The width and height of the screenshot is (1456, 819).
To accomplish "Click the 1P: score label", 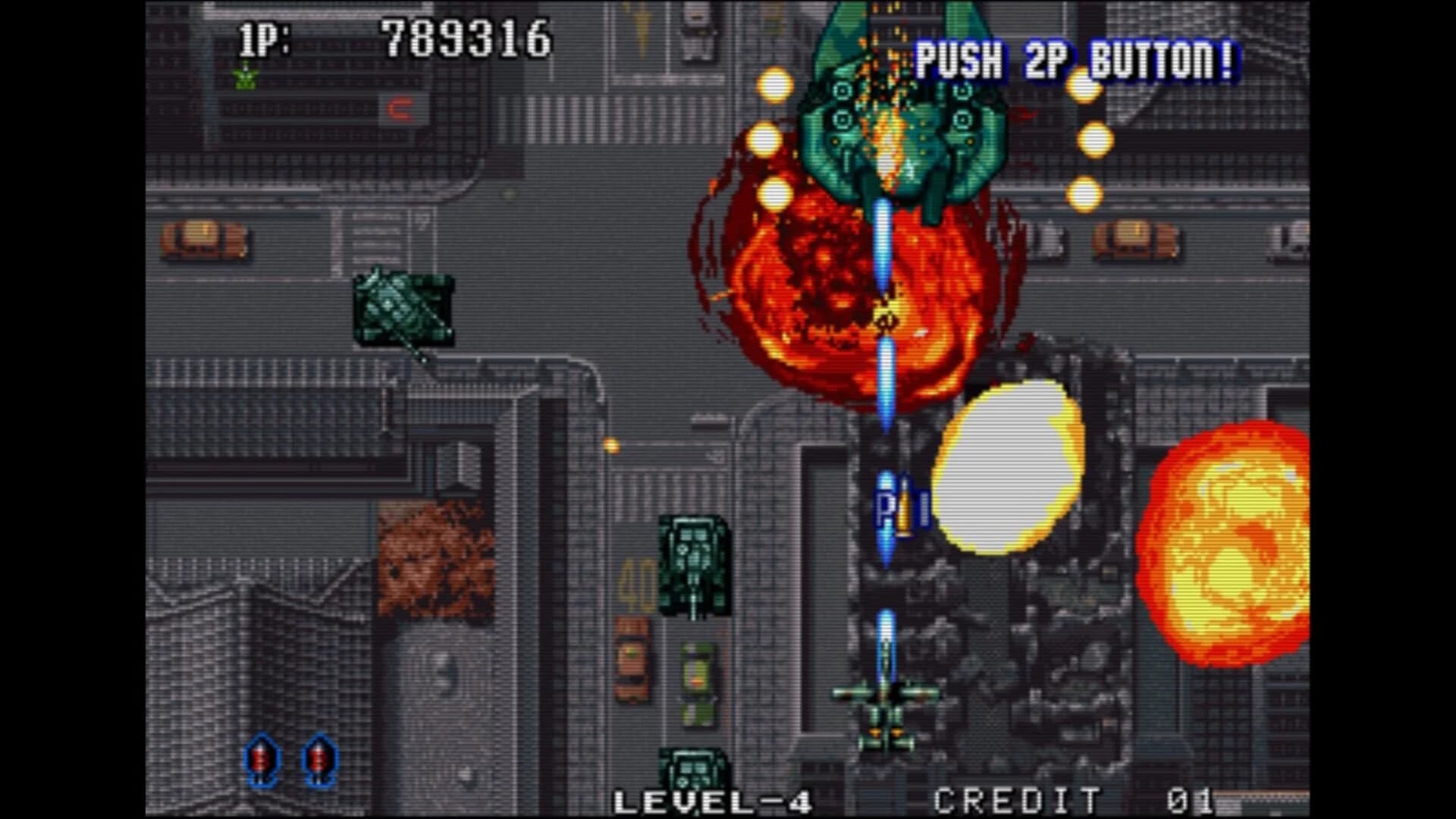I will [265, 36].
